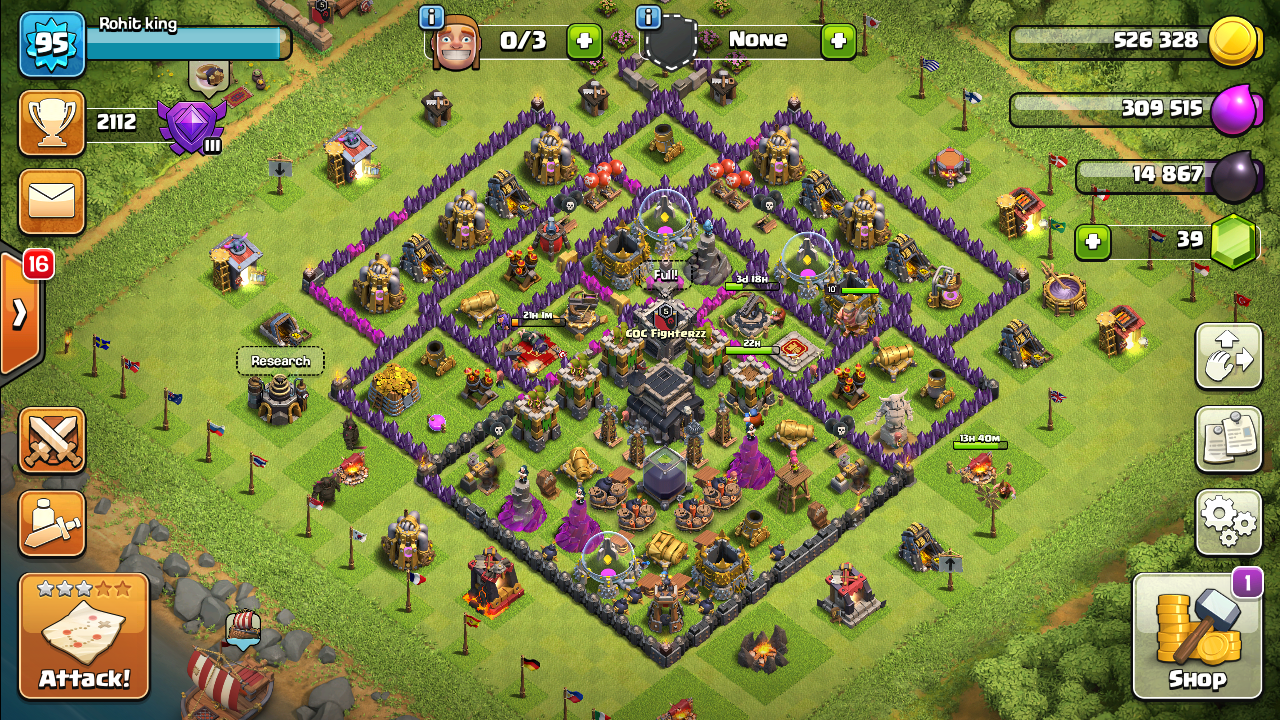Open the layout editor hand button
The image size is (1280, 720).
tap(1228, 356)
